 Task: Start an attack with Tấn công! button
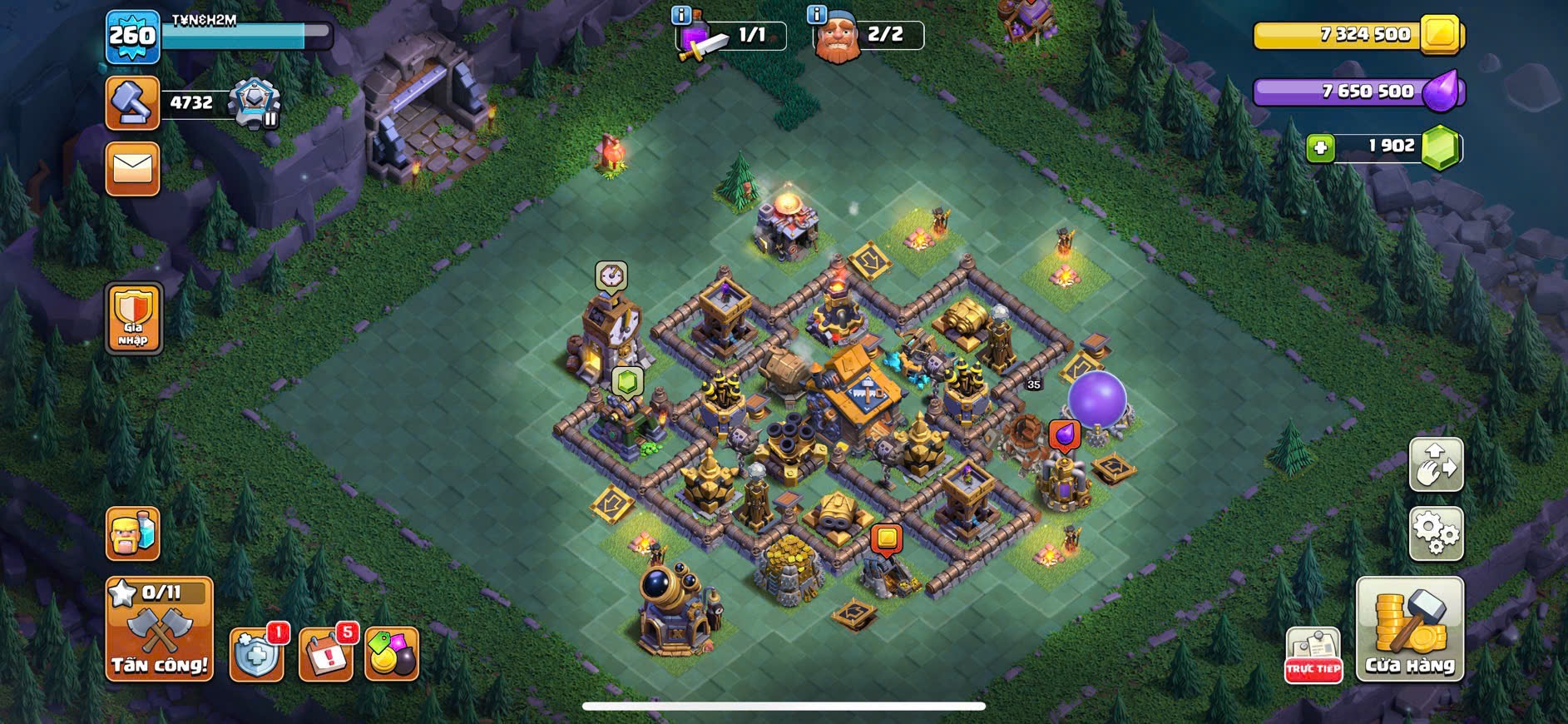[159, 629]
